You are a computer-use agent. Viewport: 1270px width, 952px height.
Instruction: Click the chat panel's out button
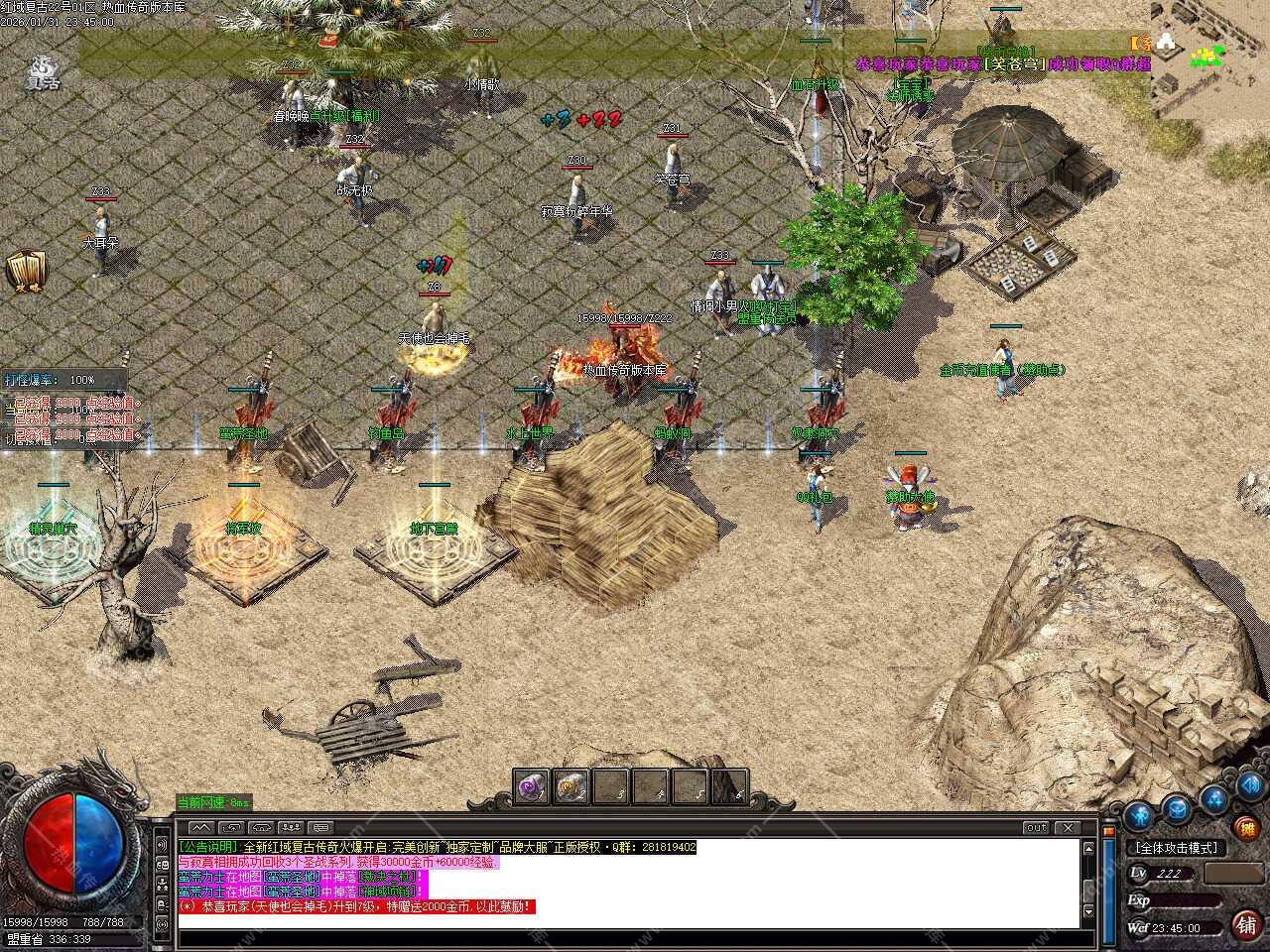(1036, 827)
